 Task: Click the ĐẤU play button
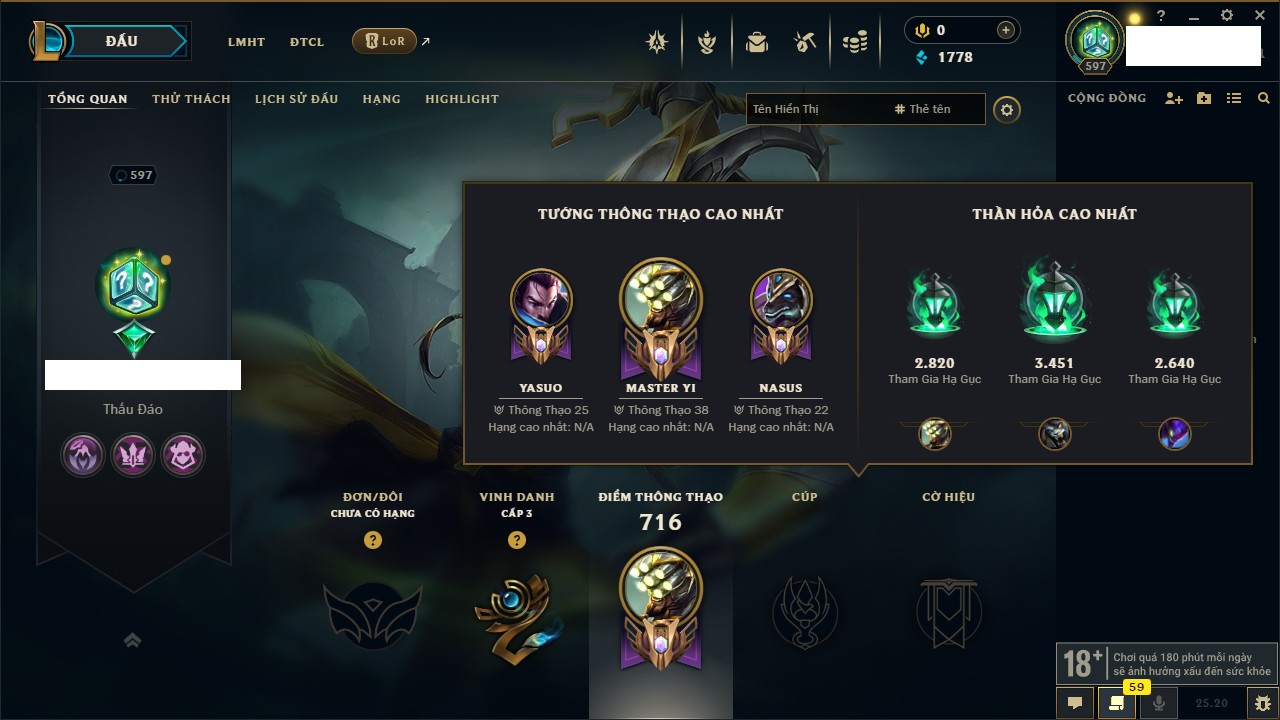122,41
